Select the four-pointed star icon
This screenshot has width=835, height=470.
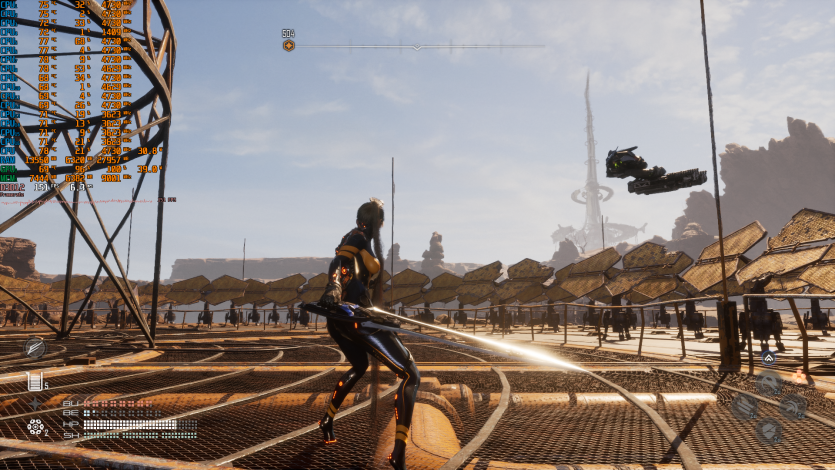[x=36, y=403]
